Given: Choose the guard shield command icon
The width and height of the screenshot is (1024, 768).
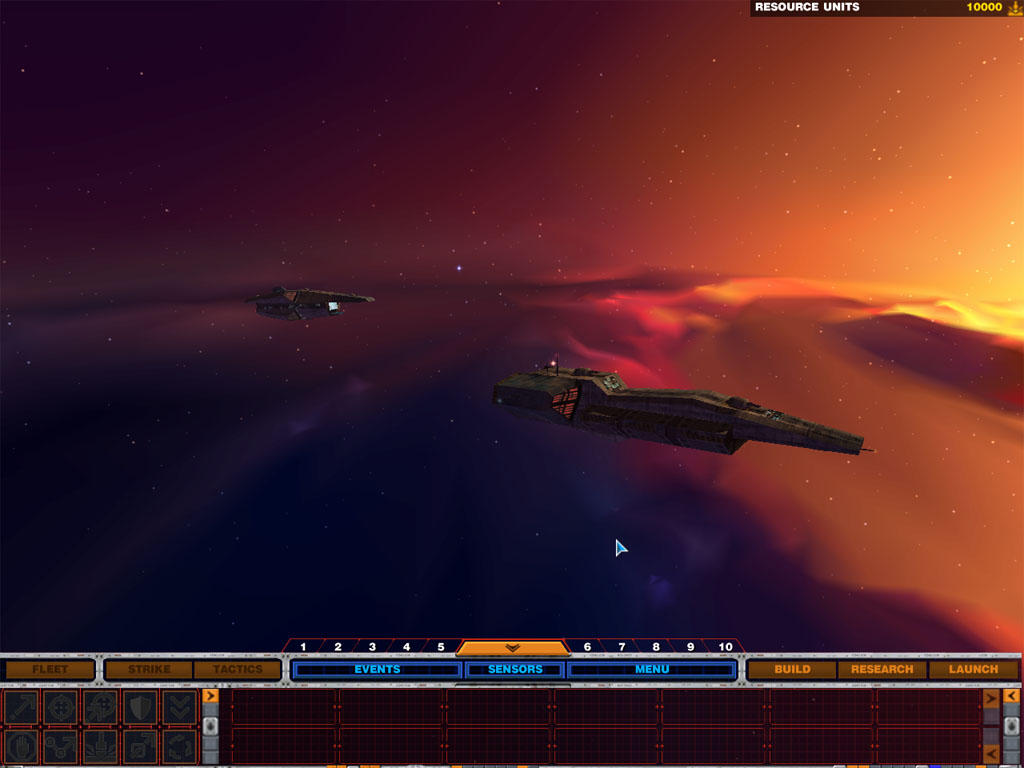Looking at the screenshot, I should tap(140, 707).
